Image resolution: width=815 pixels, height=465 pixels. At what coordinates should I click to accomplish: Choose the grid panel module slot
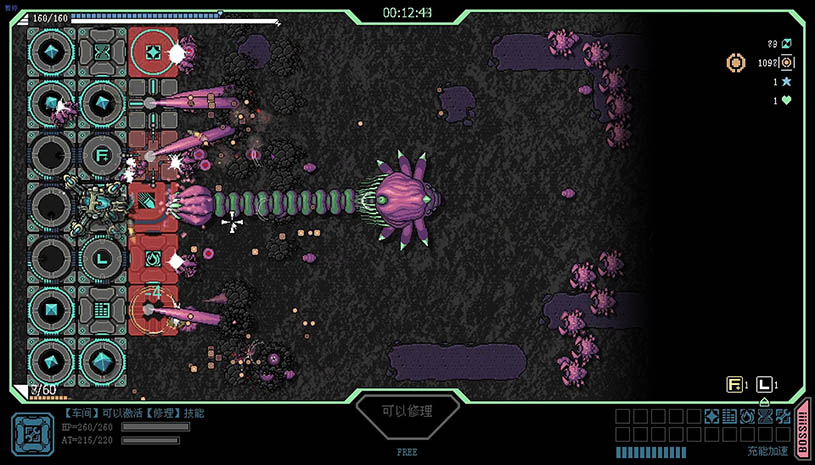pyautogui.click(x=729, y=416)
